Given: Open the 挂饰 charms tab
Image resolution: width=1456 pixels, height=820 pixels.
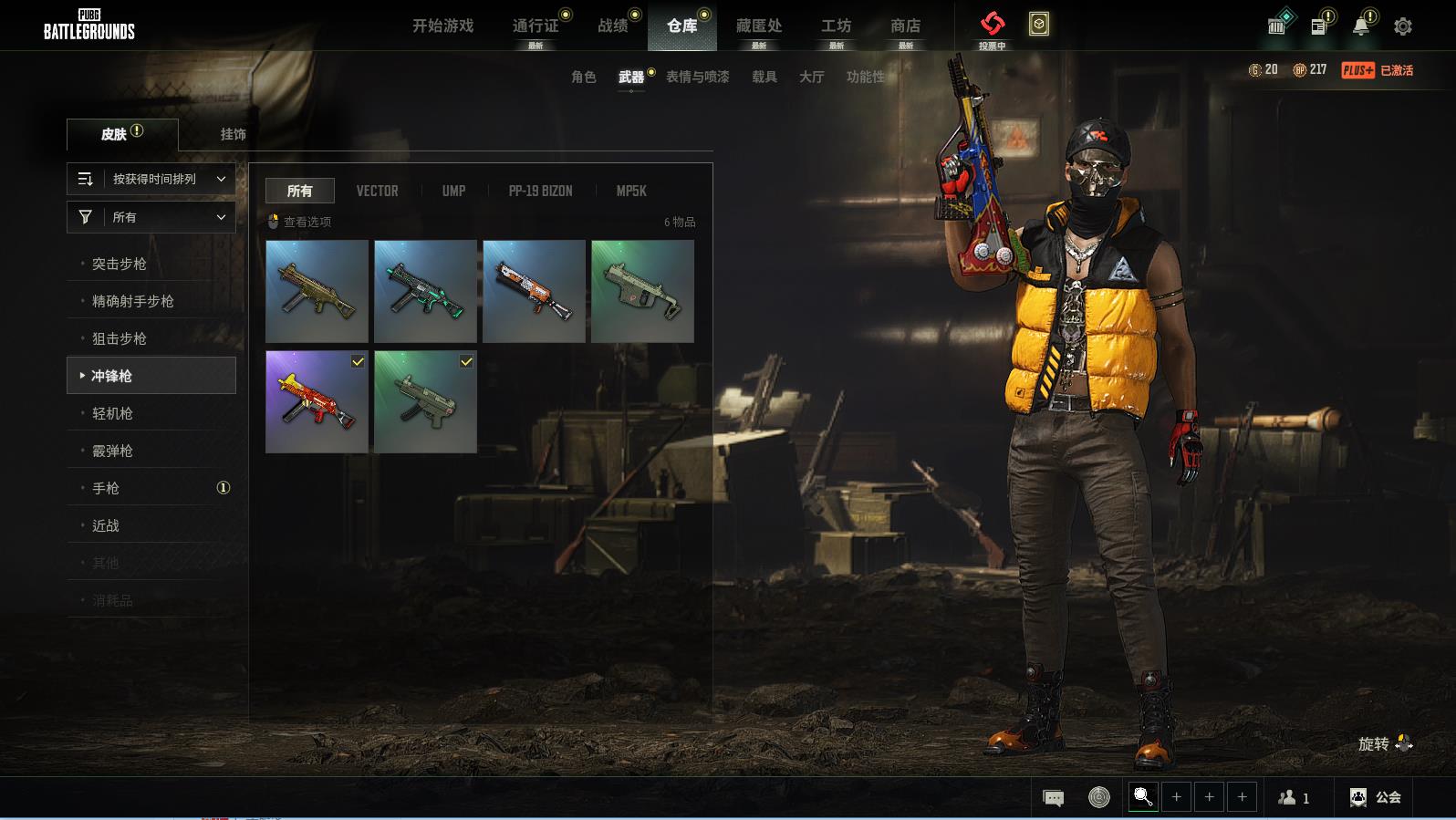Looking at the screenshot, I should point(233,134).
